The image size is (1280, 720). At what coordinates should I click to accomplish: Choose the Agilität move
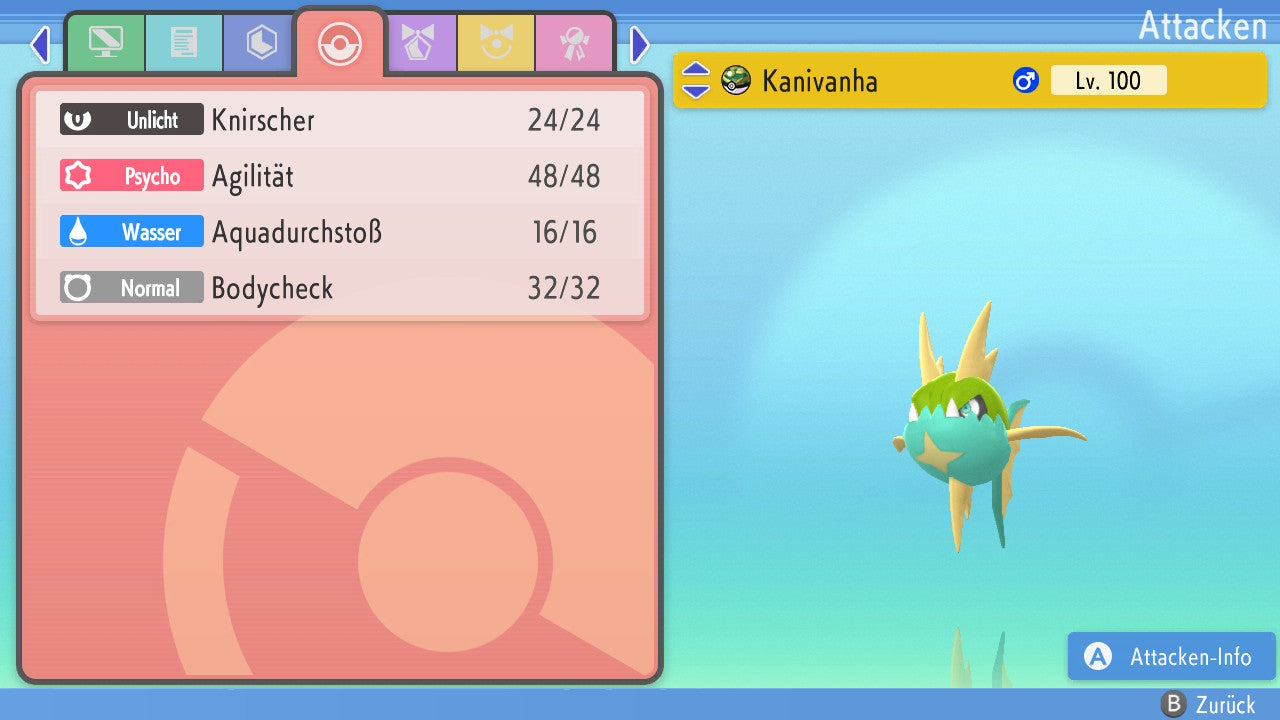(340, 177)
